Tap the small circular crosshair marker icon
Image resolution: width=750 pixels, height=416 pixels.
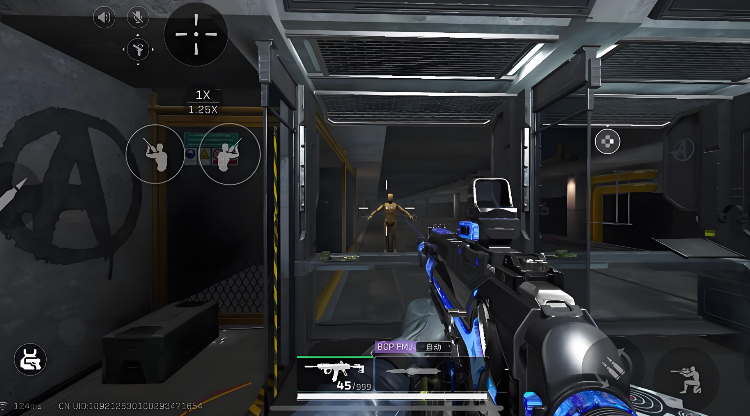pyautogui.click(x=607, y=141)
